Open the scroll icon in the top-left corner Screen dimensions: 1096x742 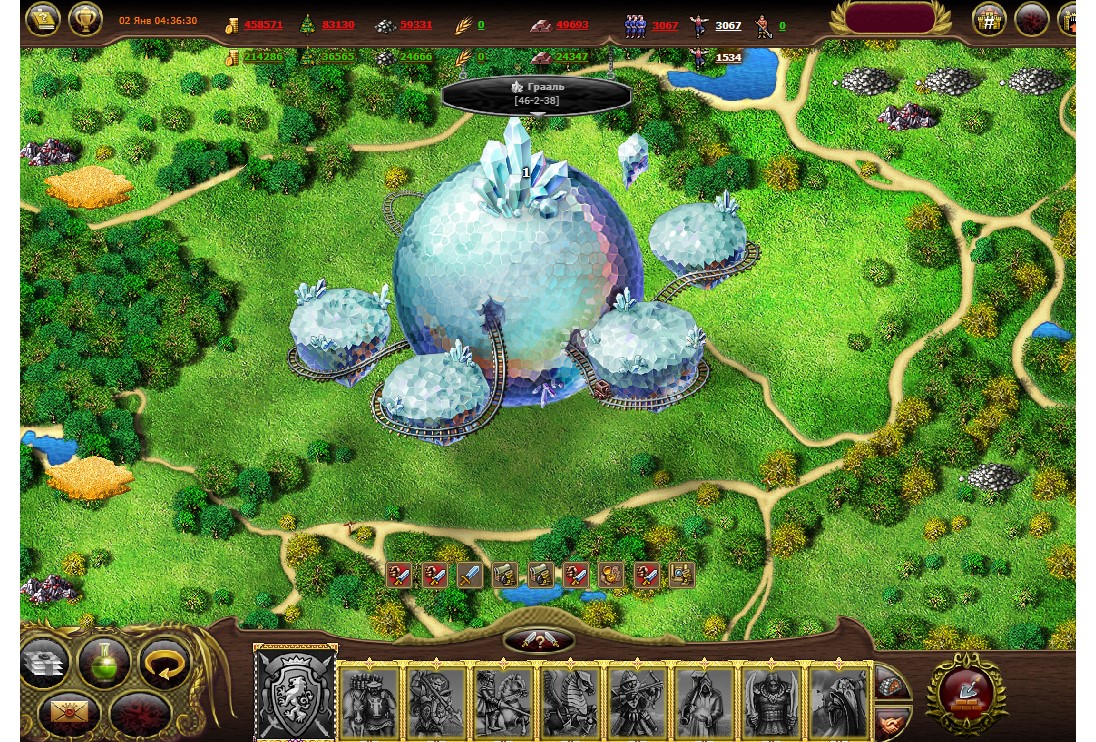point(43,19)
